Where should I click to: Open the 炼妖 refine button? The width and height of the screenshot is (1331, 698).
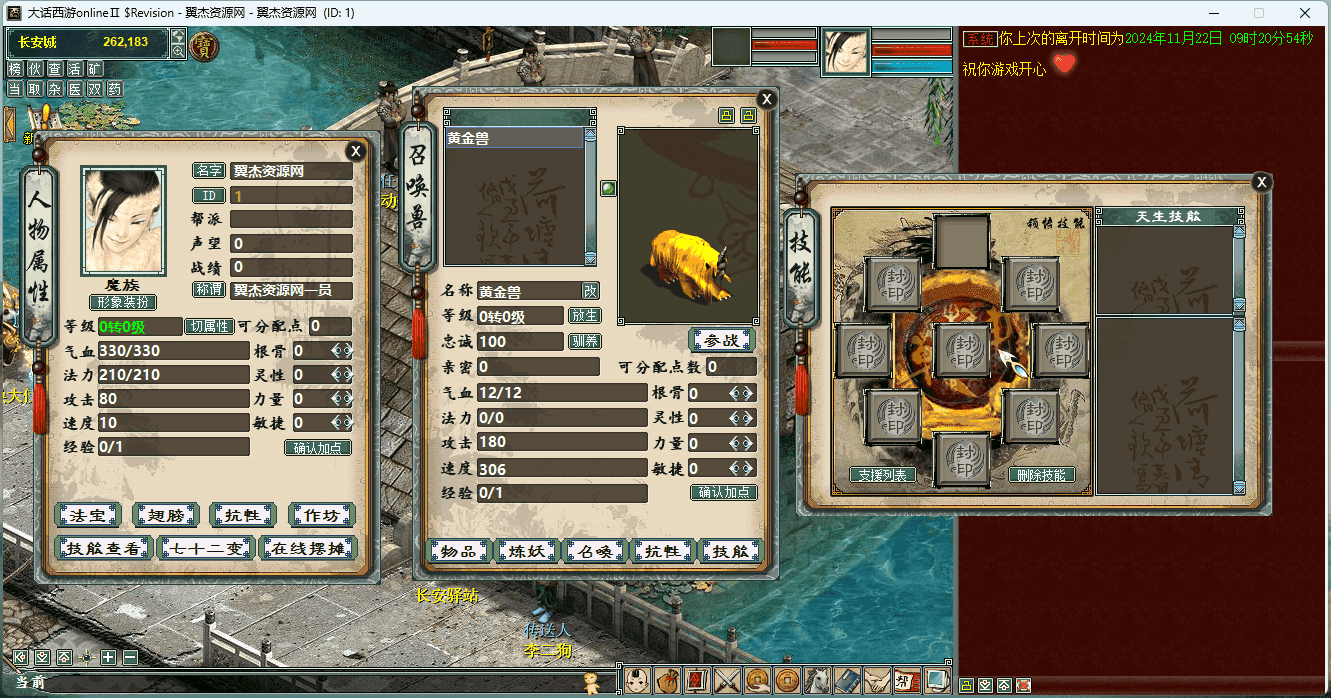pos(527,551)
